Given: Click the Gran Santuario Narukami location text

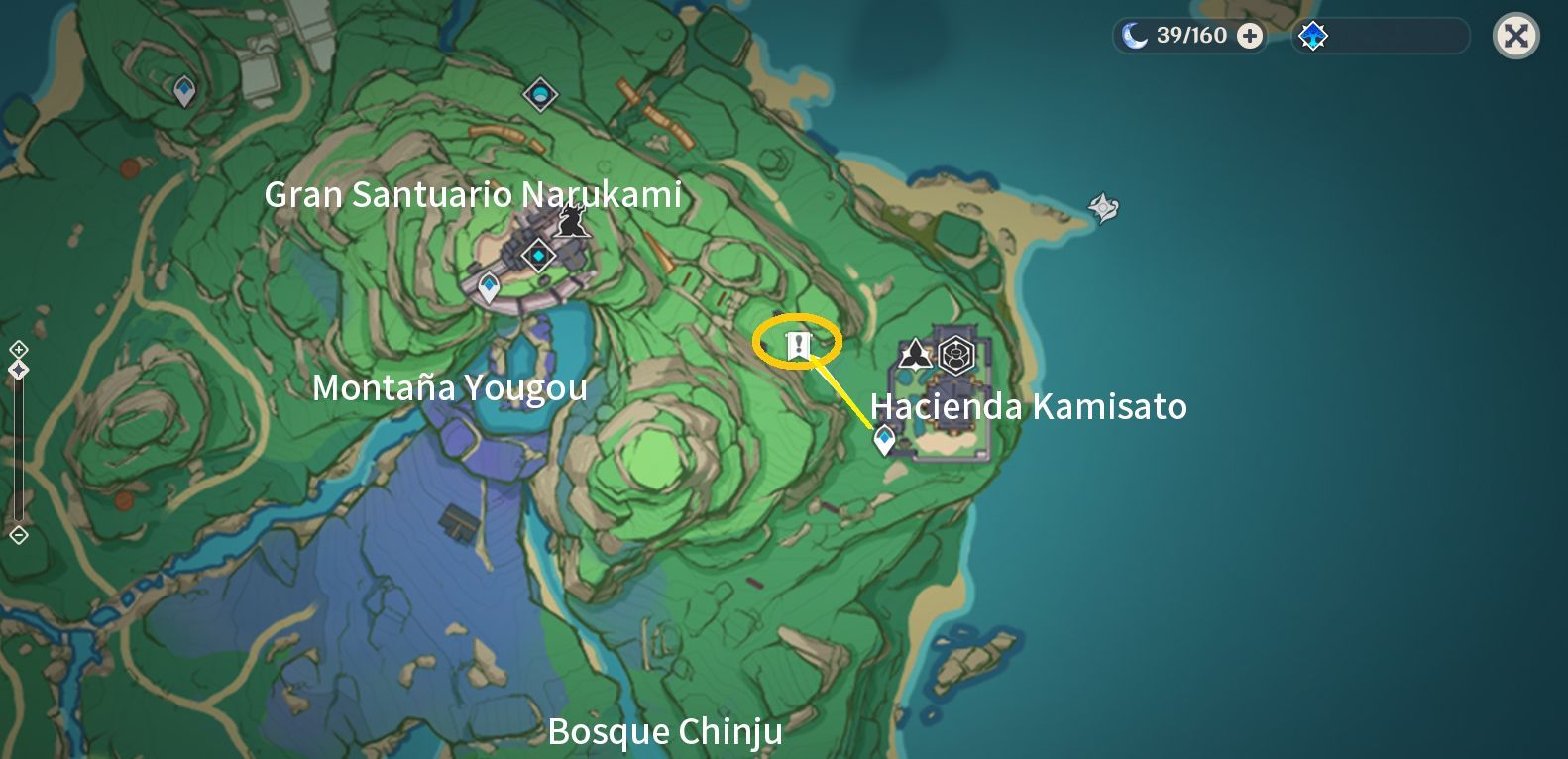Looking at the screenshot, I should click(x=473, y=195).
